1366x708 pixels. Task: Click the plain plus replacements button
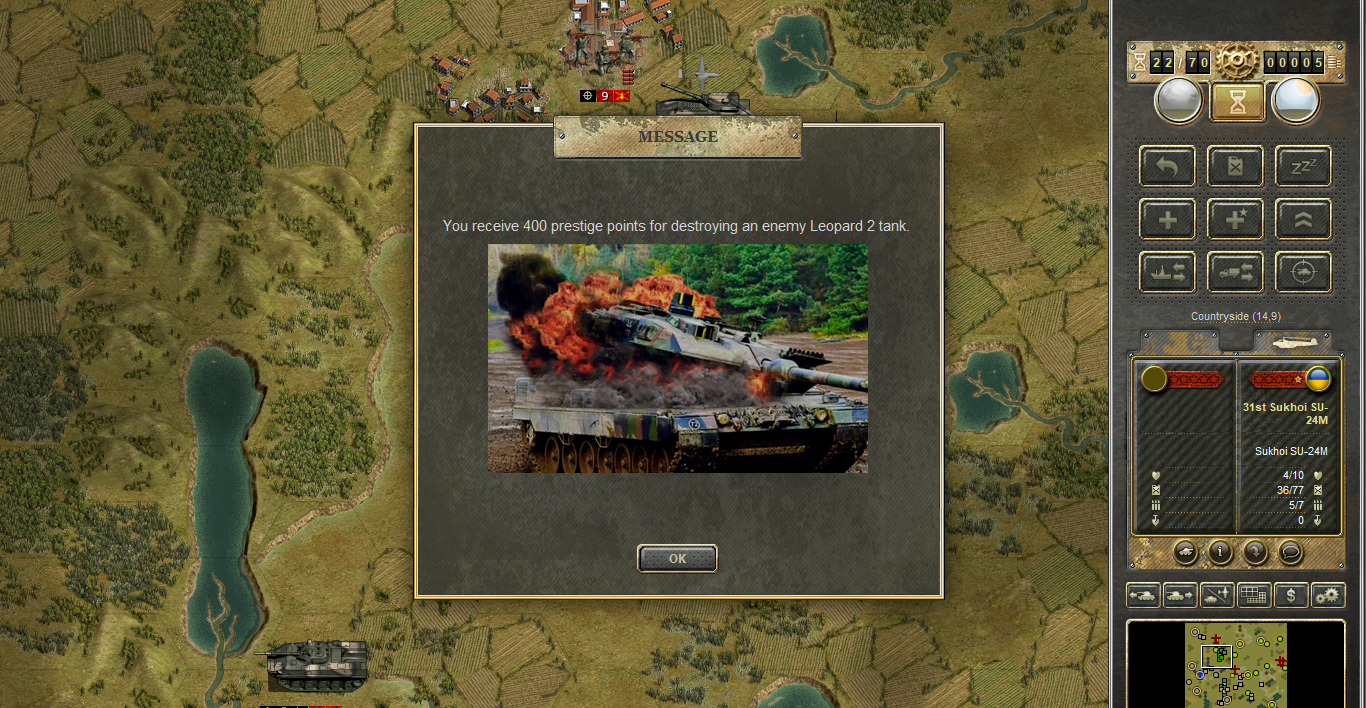point(1167,219)
